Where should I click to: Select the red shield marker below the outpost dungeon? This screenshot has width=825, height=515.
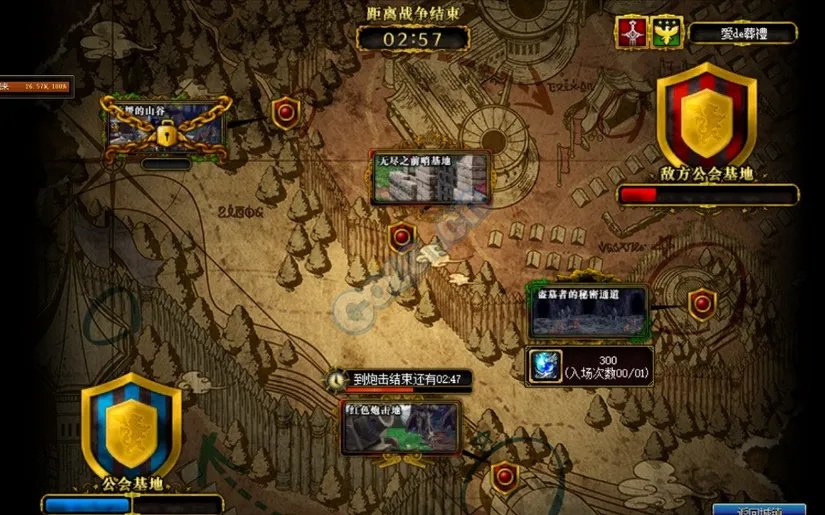(x=402, y=237)
